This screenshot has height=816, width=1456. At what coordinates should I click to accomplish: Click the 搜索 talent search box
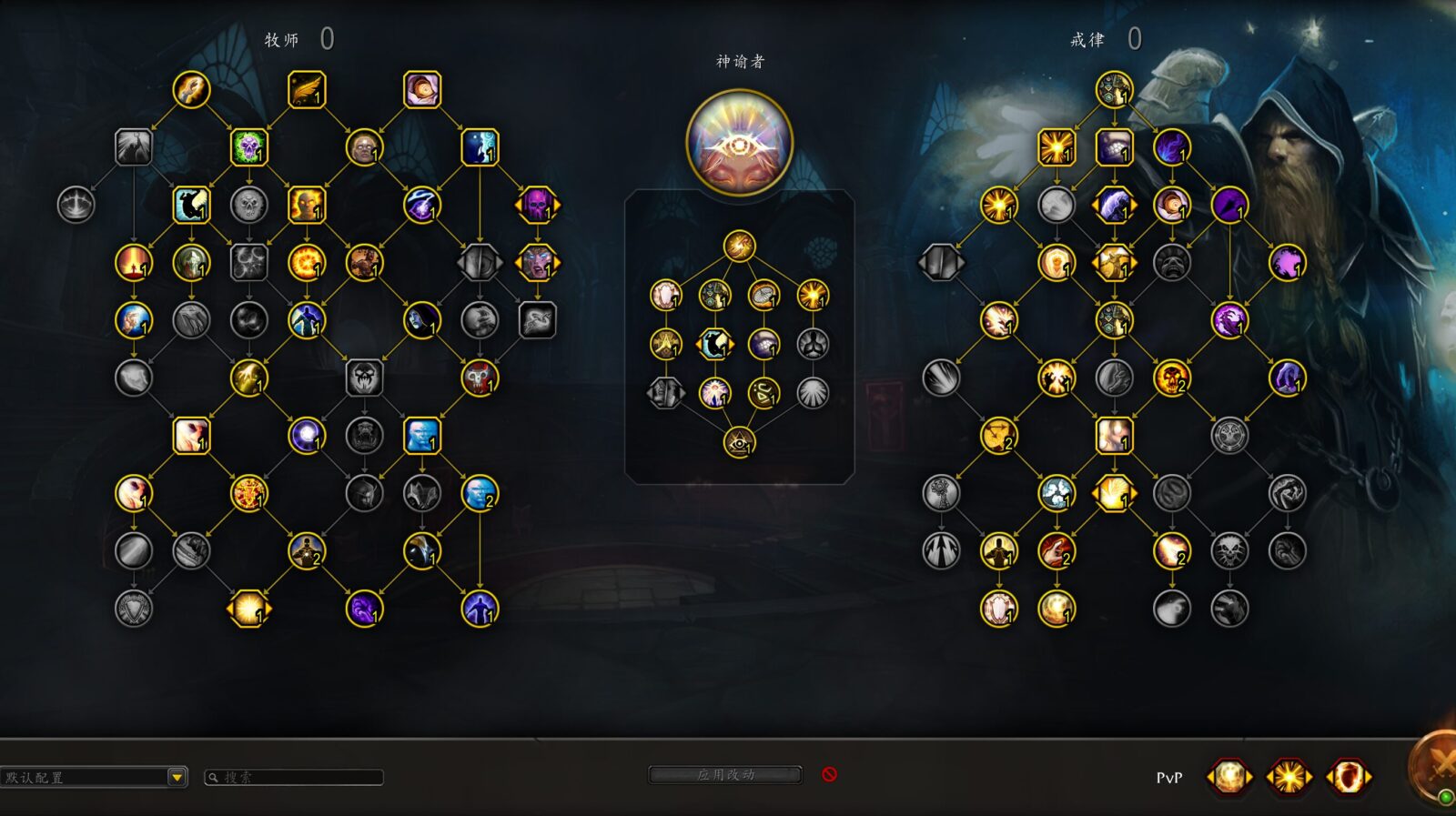click(294, 777)
